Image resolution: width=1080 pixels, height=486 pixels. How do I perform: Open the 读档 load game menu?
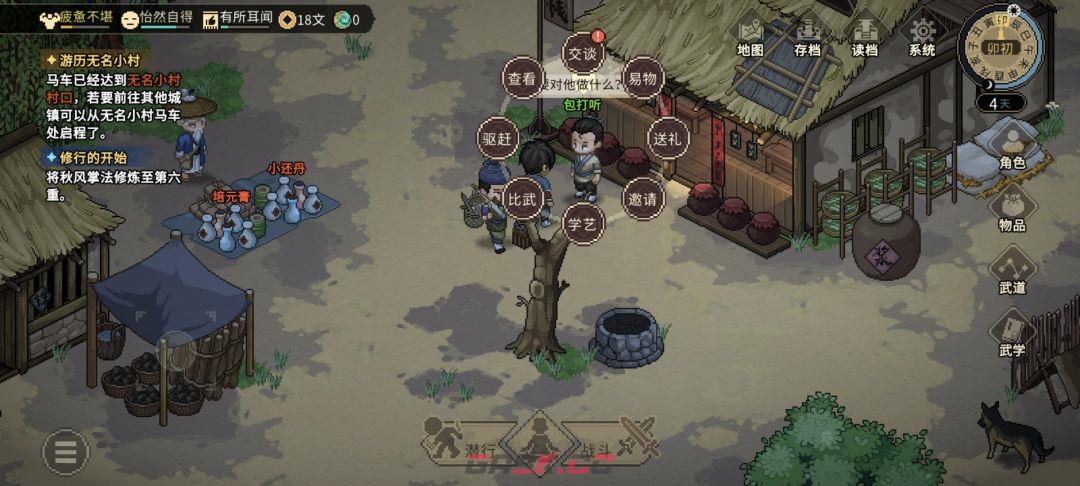(865, 37)
